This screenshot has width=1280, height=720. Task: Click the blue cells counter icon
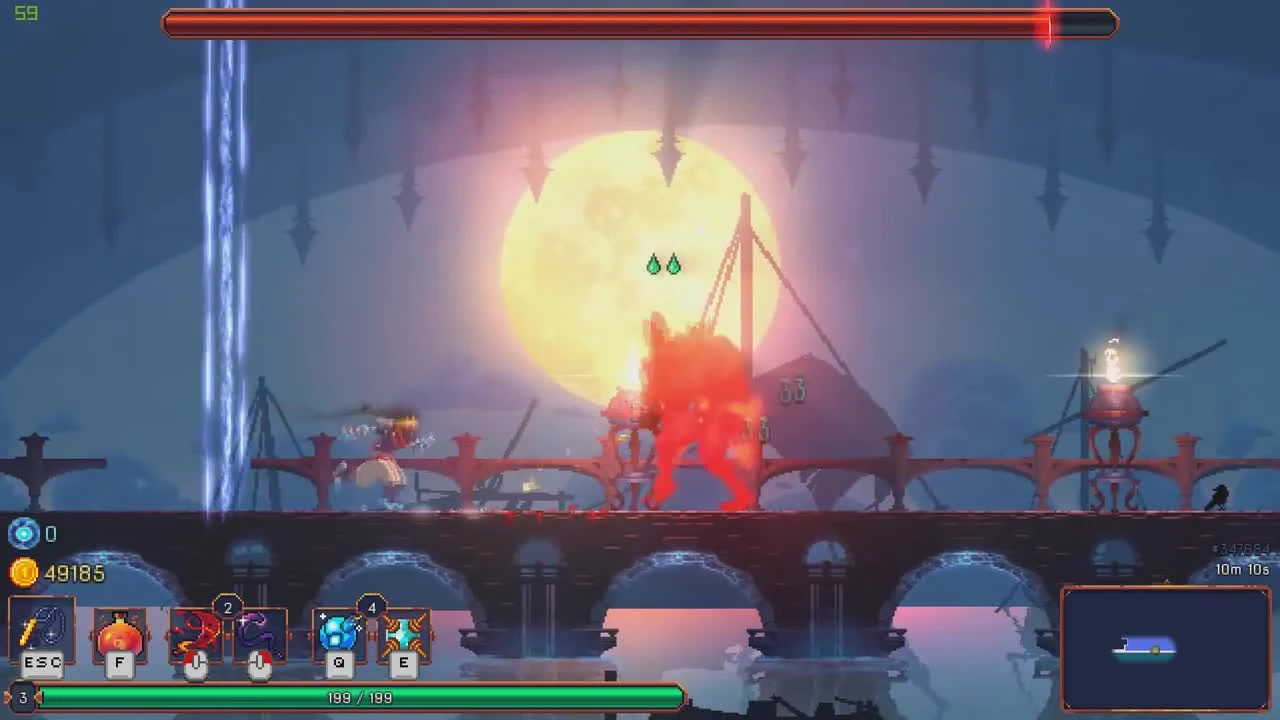pyautogui.click(x=24, y=534)
